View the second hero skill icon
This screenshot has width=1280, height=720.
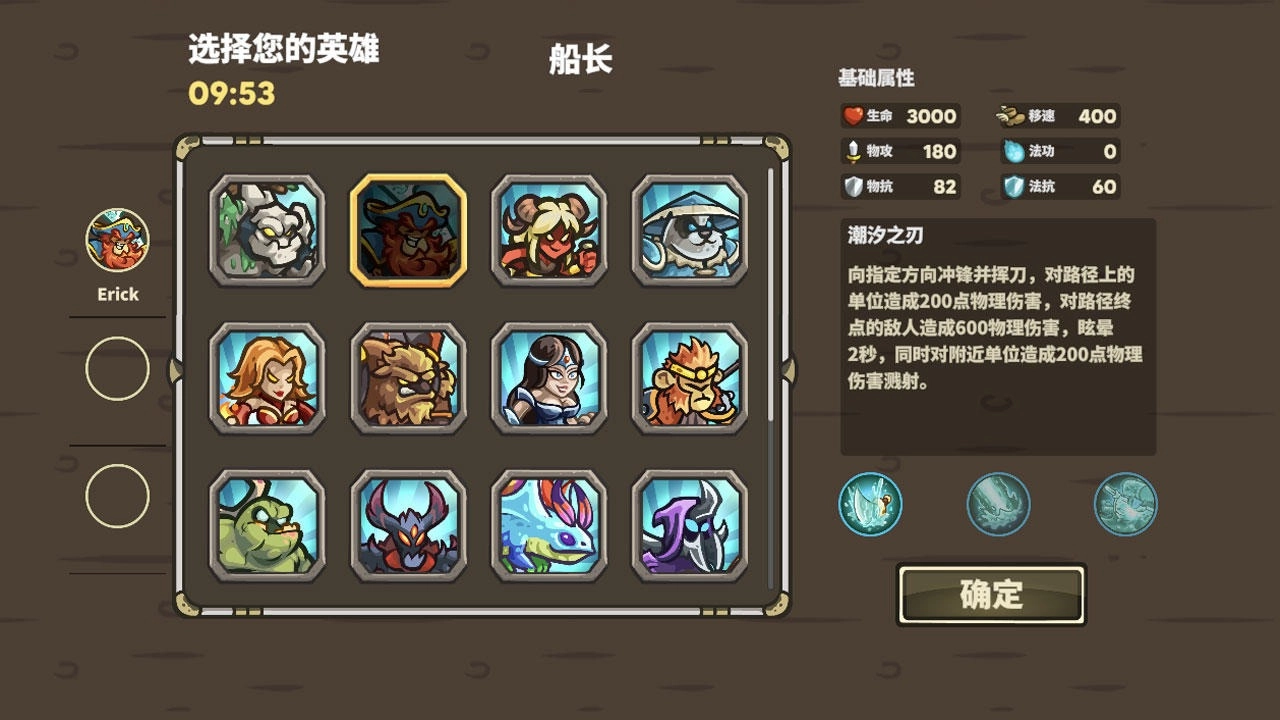click(997, 505)
